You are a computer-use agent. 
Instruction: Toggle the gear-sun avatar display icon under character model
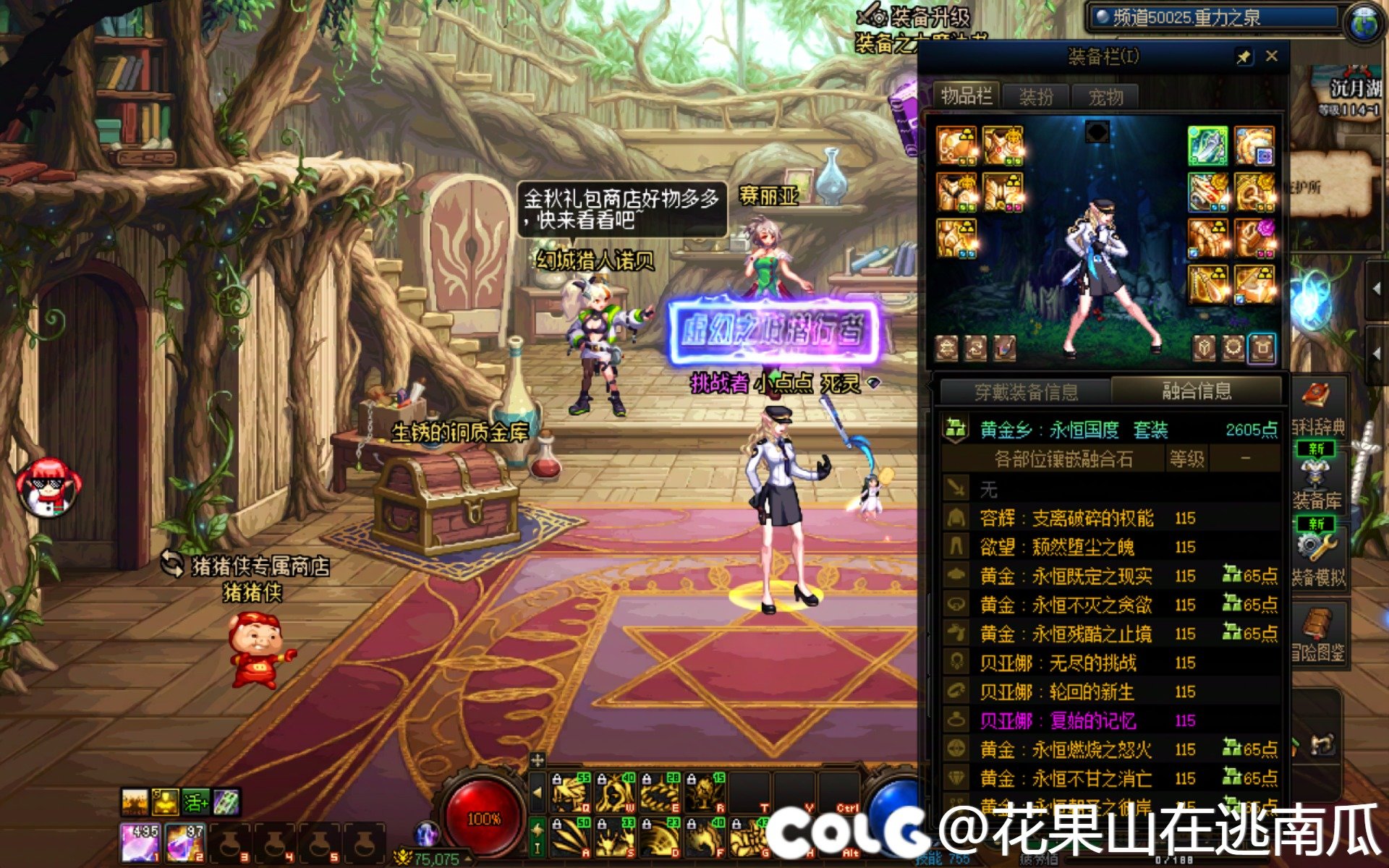(x=1233, y=347)
